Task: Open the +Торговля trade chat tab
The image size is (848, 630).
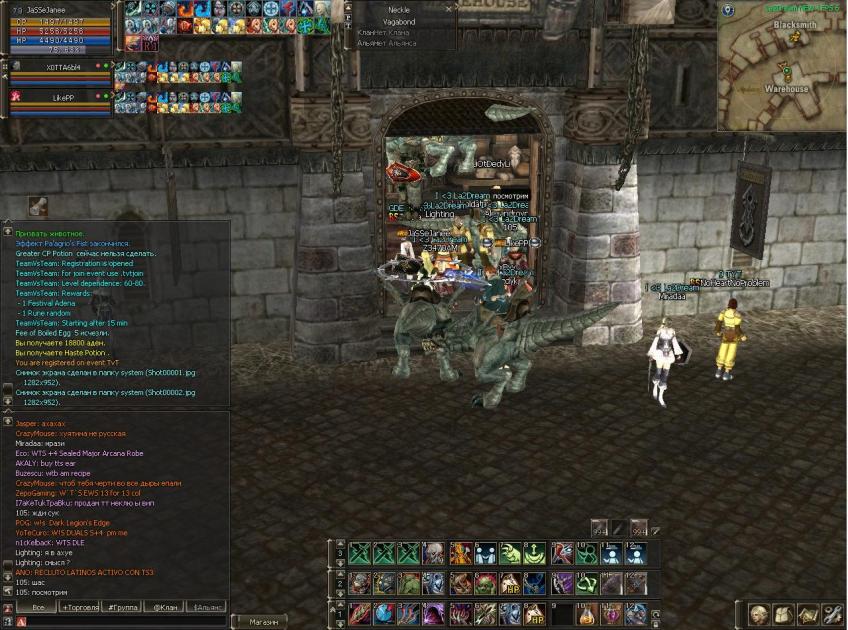Action: (x=80, y=607)
